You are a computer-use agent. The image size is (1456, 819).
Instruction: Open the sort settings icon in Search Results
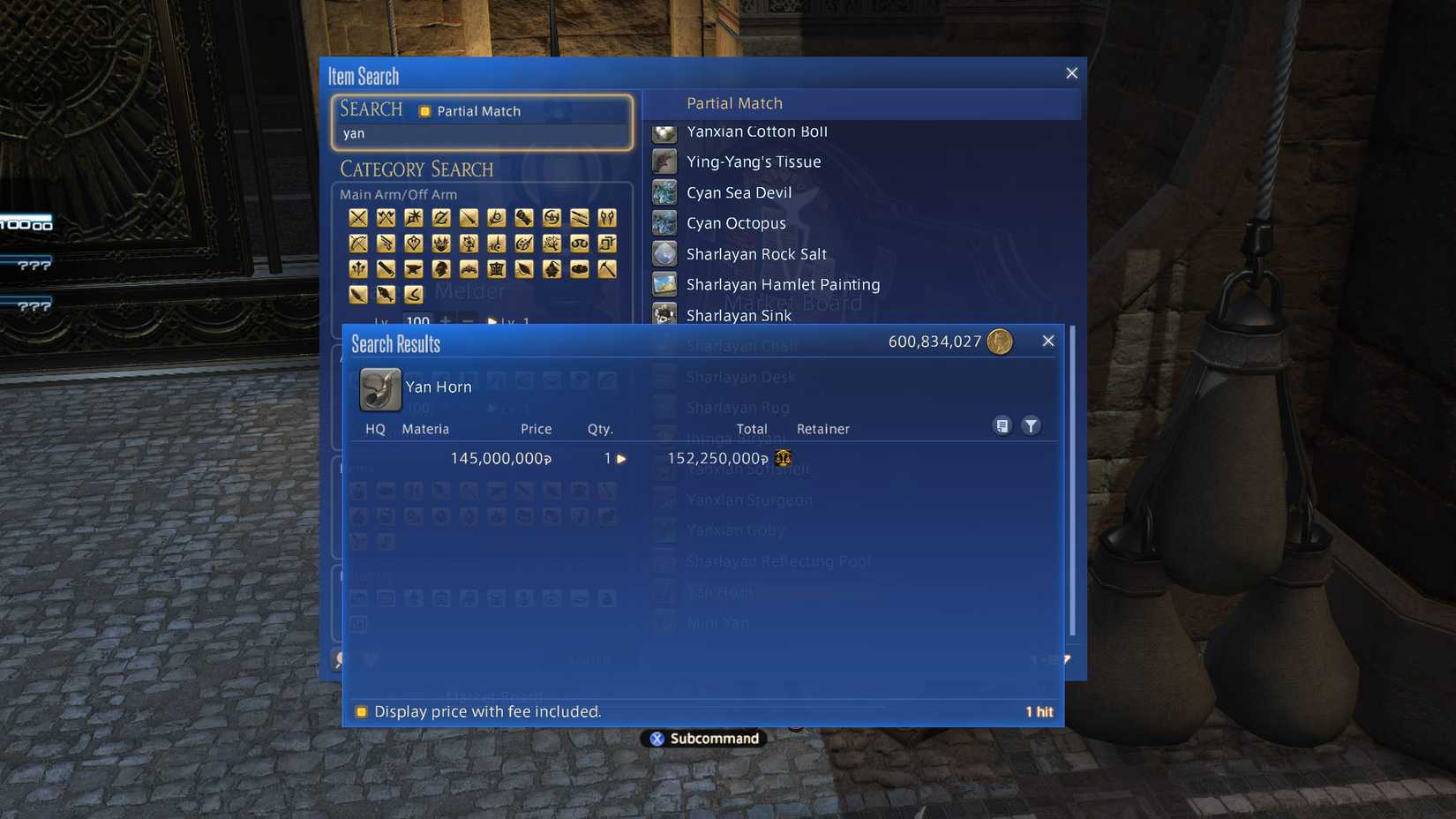[x=1002, y=425]
